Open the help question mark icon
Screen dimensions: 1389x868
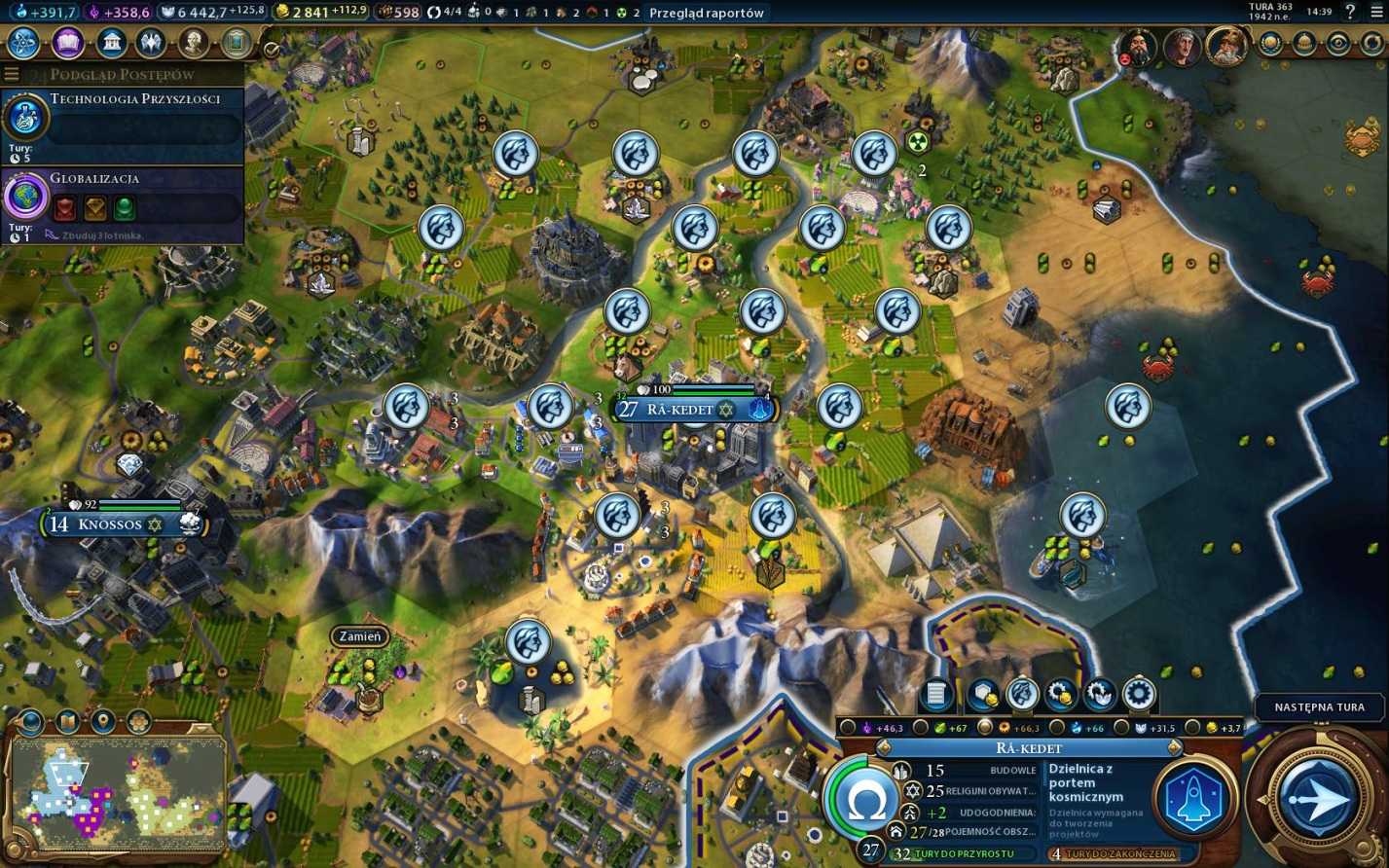pos(1349,13)
